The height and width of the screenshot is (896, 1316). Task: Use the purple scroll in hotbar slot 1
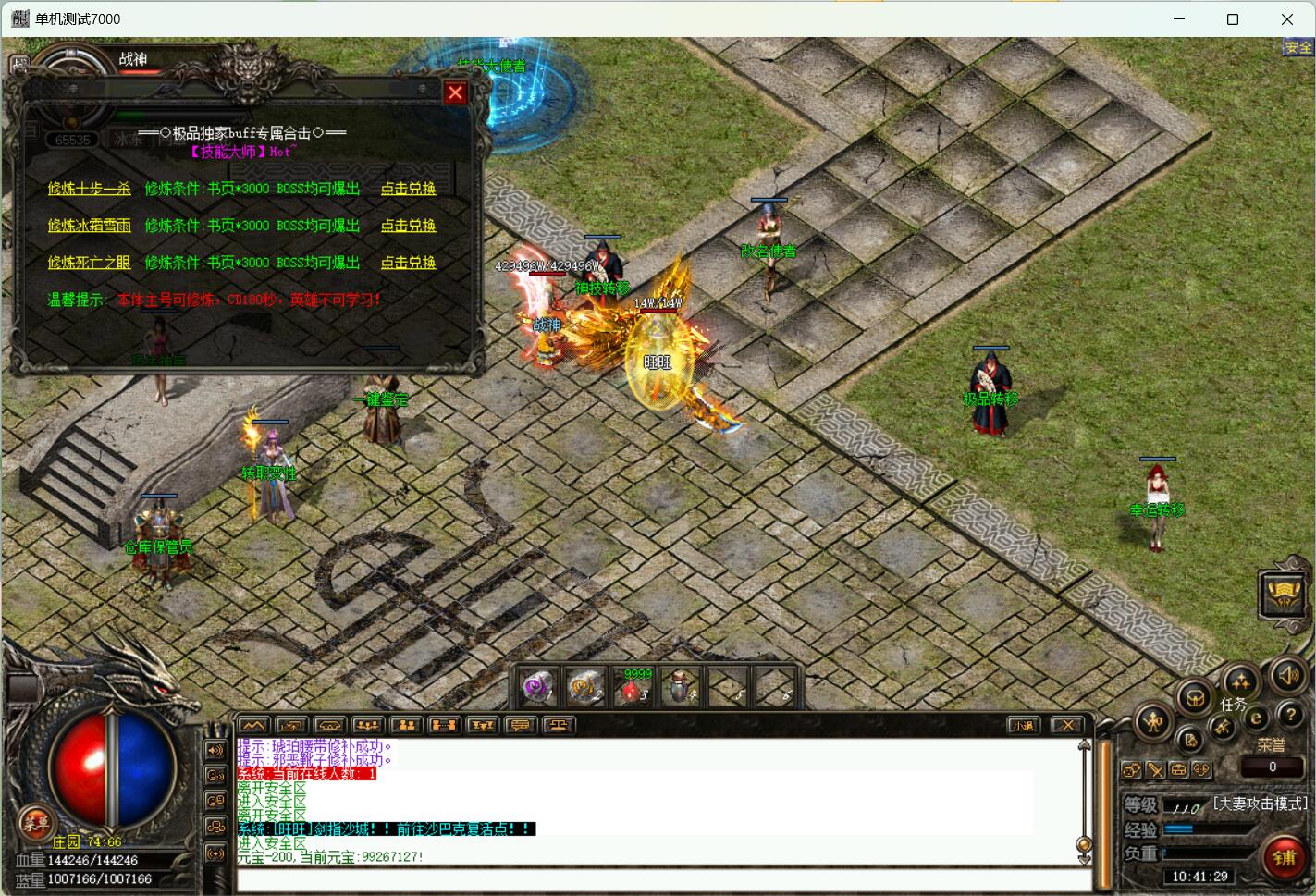(538, 688)
